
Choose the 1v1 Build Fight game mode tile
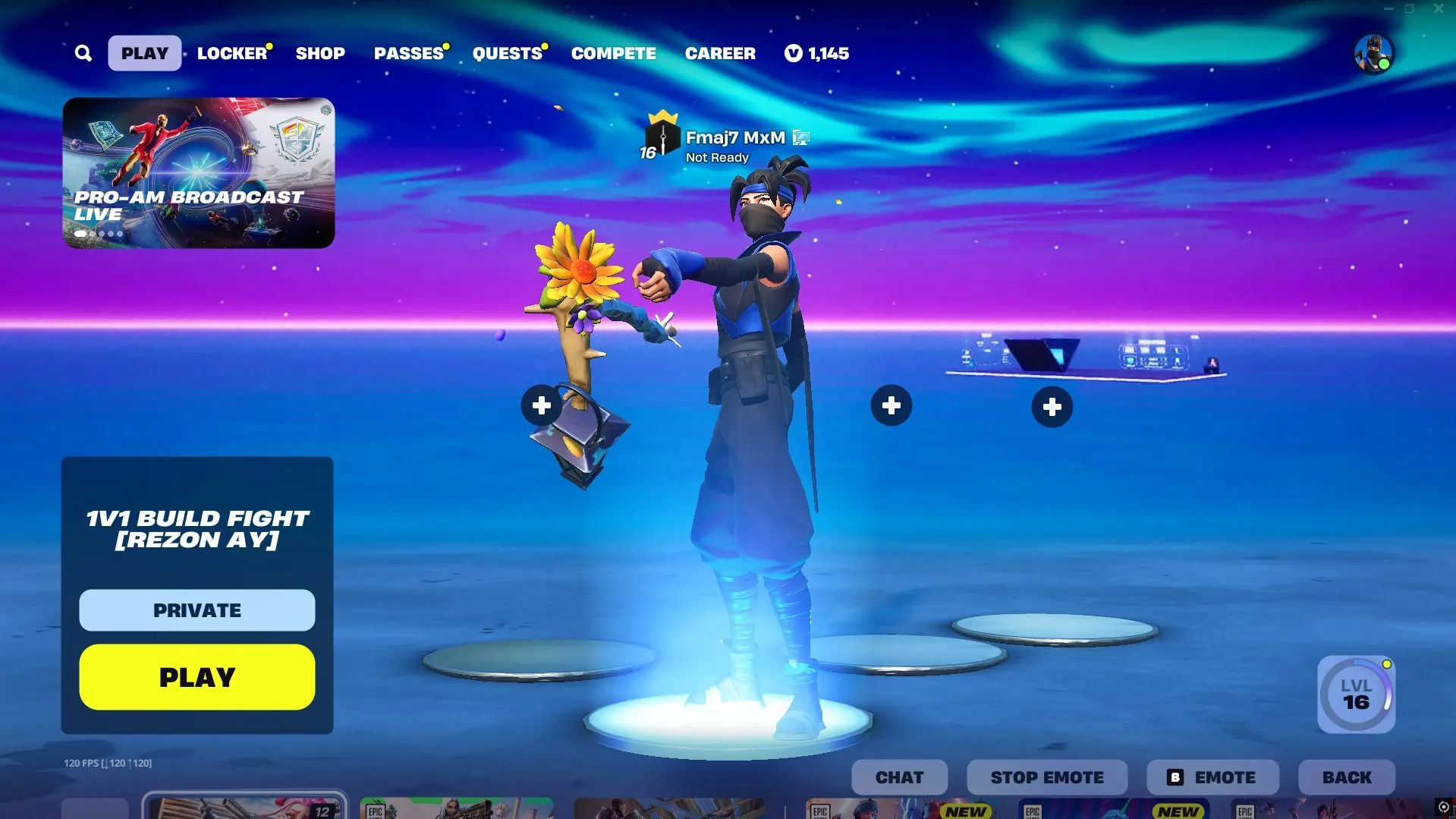click(x=197, y=528)
